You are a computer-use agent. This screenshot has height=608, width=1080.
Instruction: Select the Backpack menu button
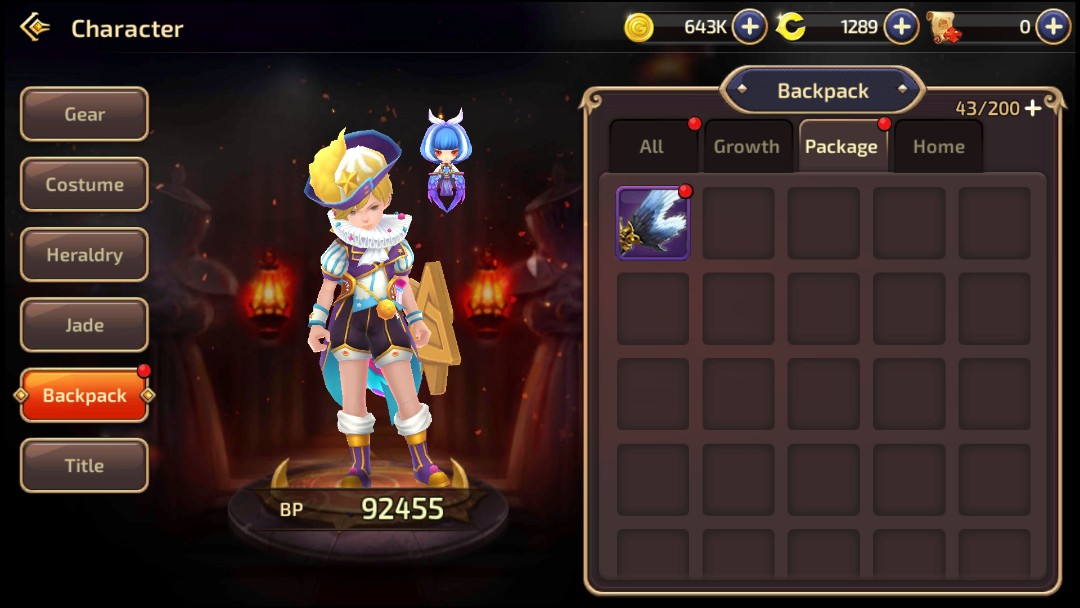[x=84, y=396]
